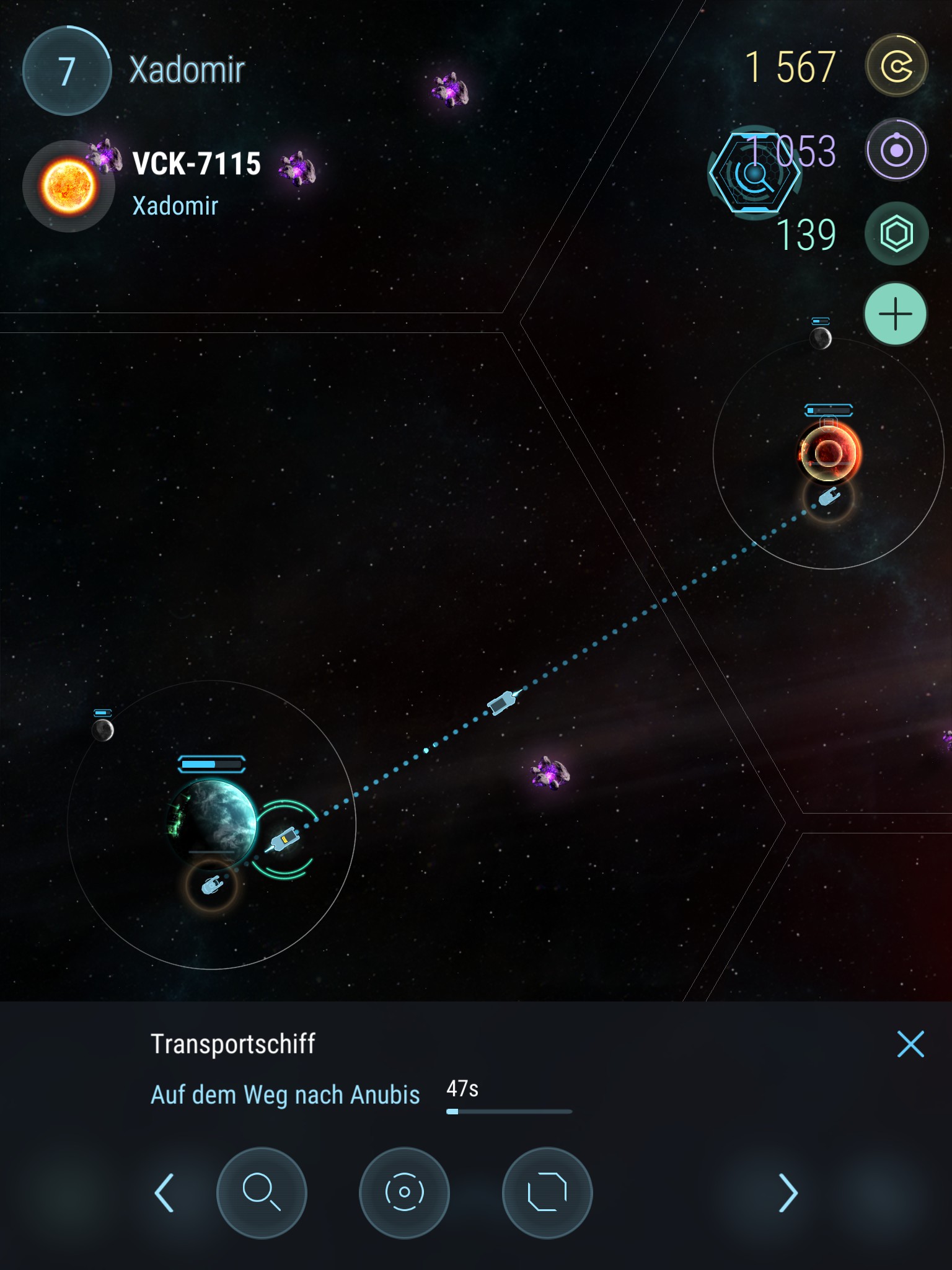This screenshot has height=1270, width=952.
Task: Open the level 7 player profile badge
Action: [x=67, y=71]
